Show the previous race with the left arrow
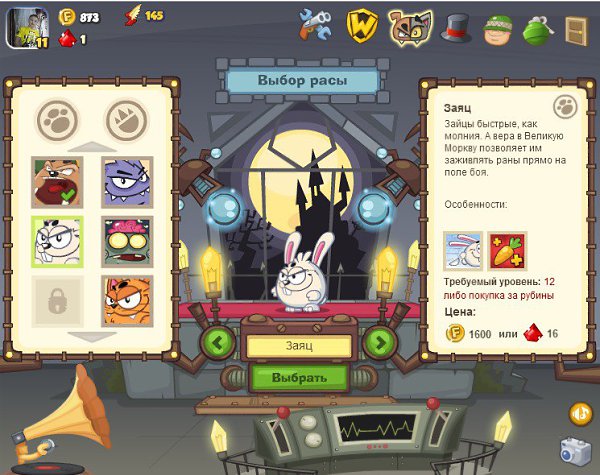The height and width of the screenshot is (475, 600). click(219, 342)
